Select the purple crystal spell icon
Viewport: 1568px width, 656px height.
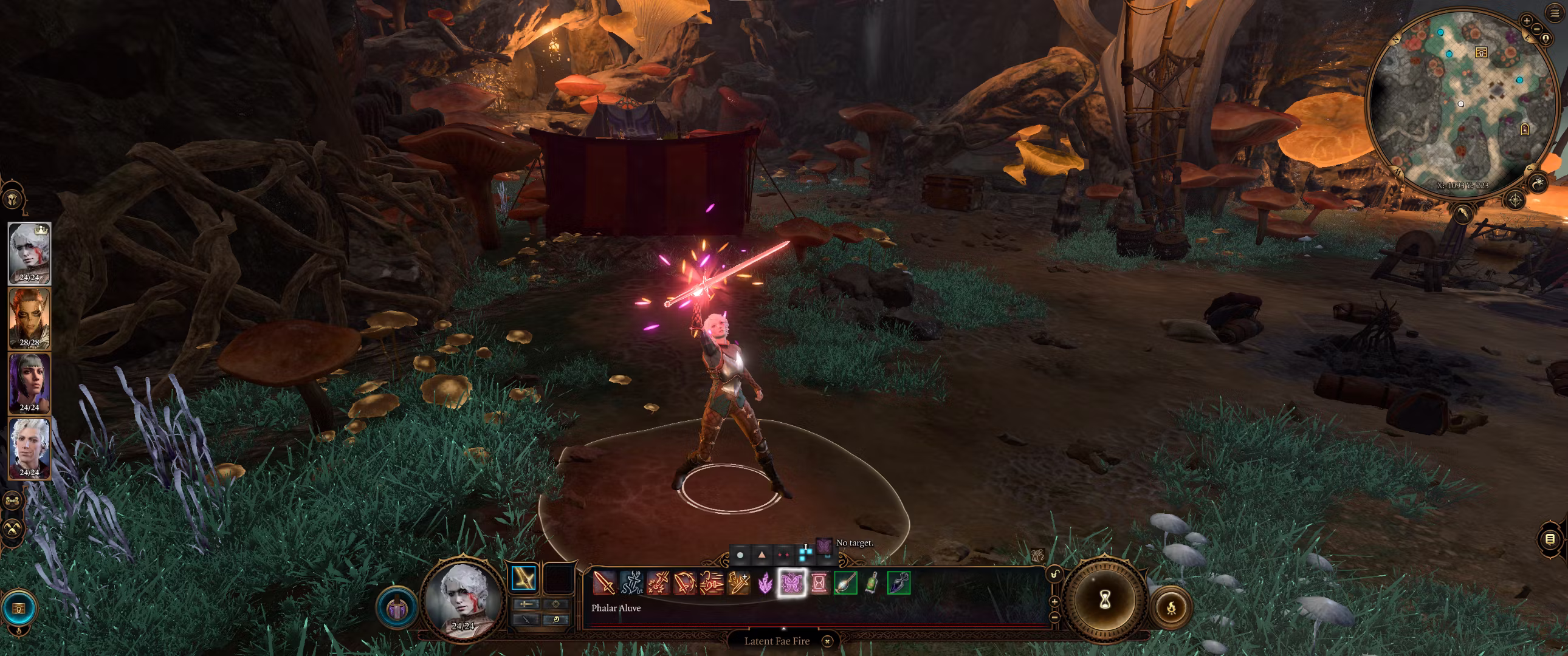[x=765, y=584]
